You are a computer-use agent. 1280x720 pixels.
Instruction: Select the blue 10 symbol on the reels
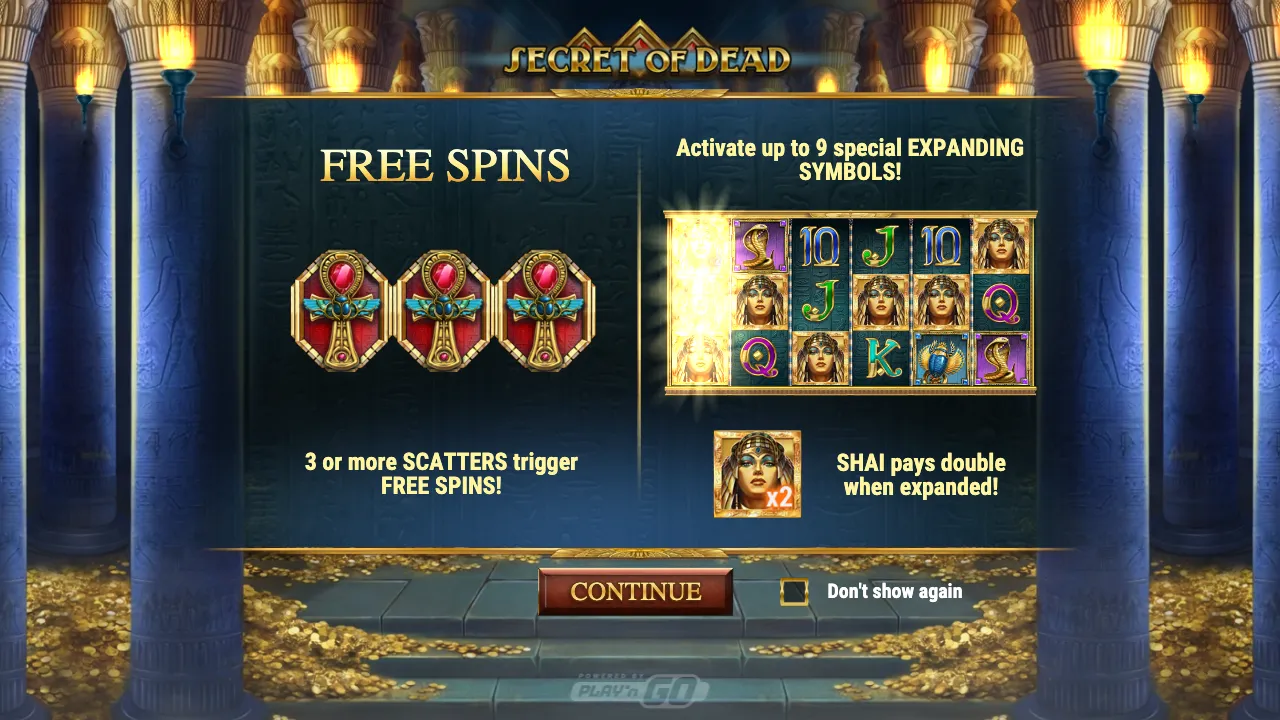820,247
